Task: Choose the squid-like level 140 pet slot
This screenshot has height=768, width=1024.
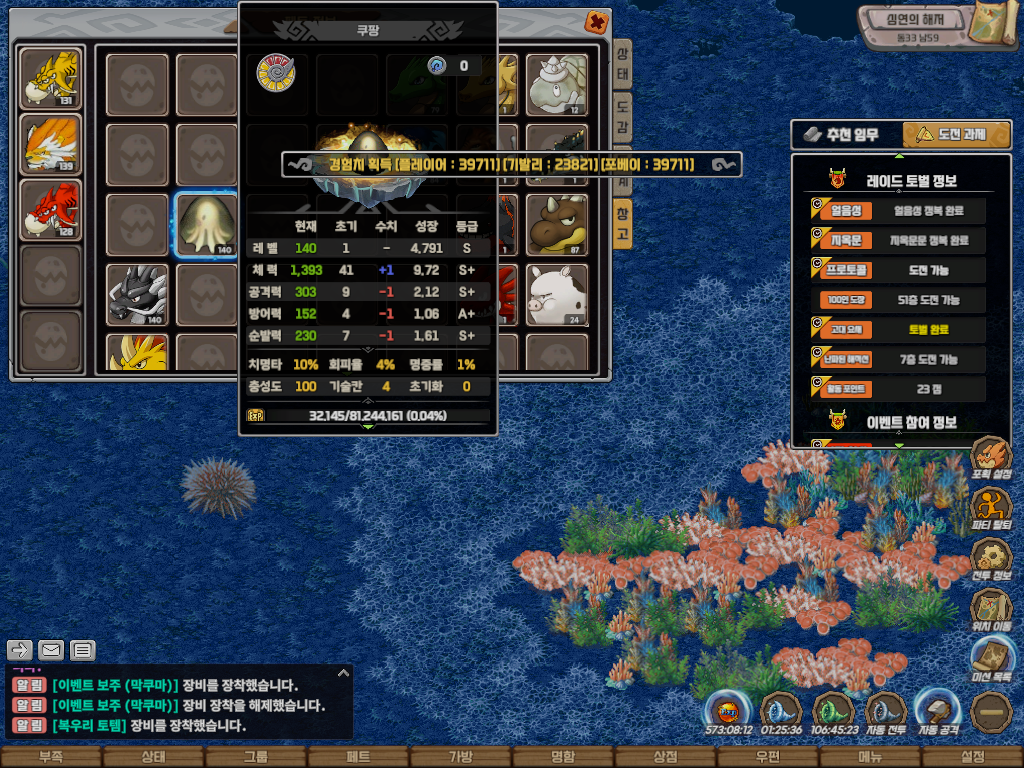Action: 207,224
